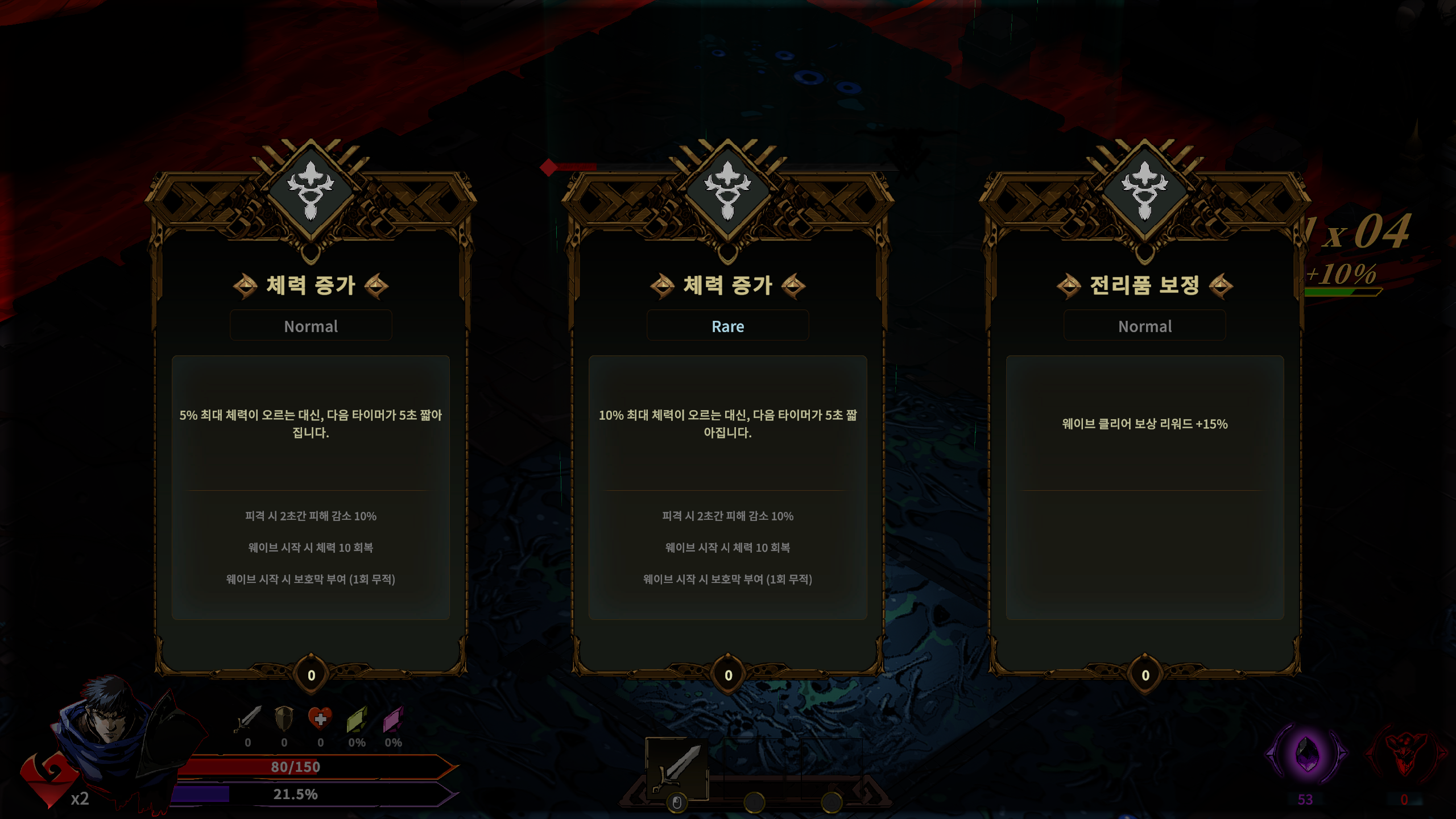
Task: Click the 80/150 health bar
Action: (x=296, y=766)
